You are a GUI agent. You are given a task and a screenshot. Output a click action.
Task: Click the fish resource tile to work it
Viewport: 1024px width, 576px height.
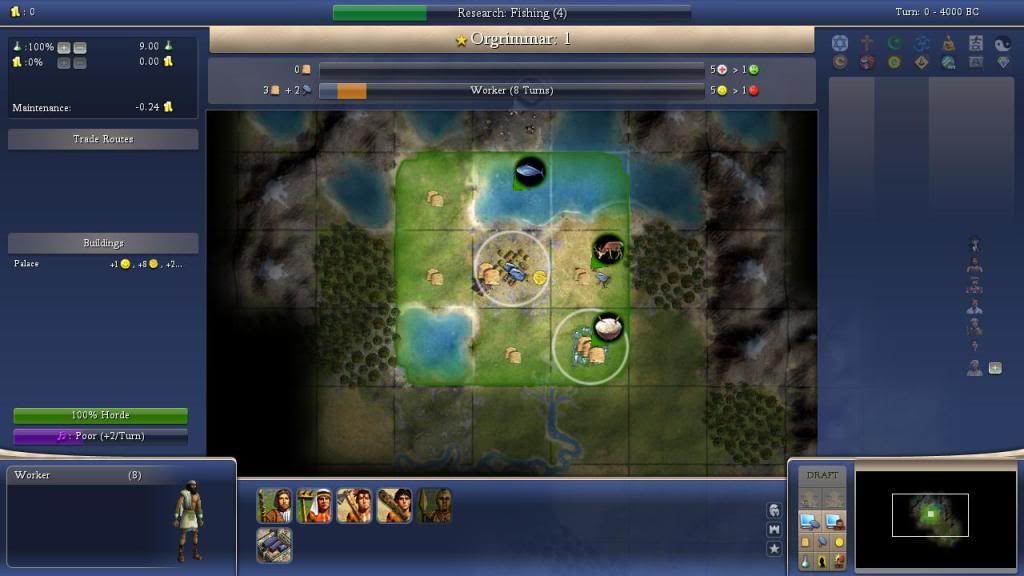tap(529, 173)
